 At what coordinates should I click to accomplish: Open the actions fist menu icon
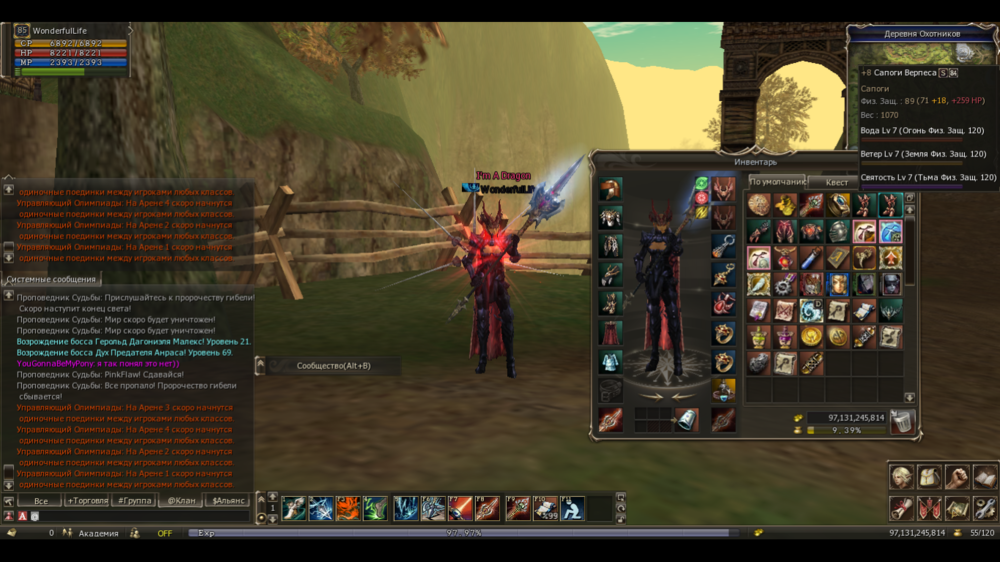point(958,477)
